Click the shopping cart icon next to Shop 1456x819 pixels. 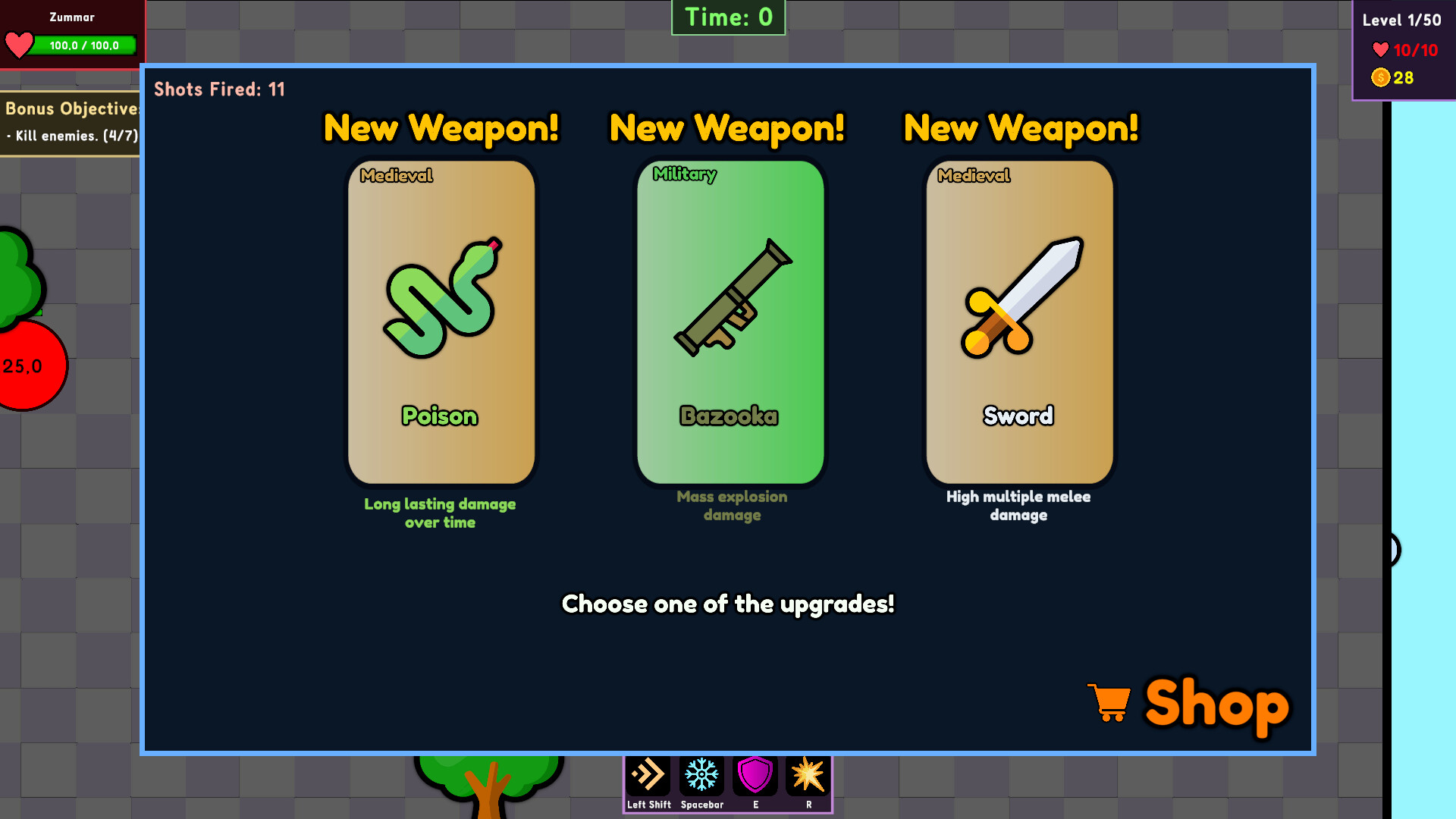pos(1109,704)
